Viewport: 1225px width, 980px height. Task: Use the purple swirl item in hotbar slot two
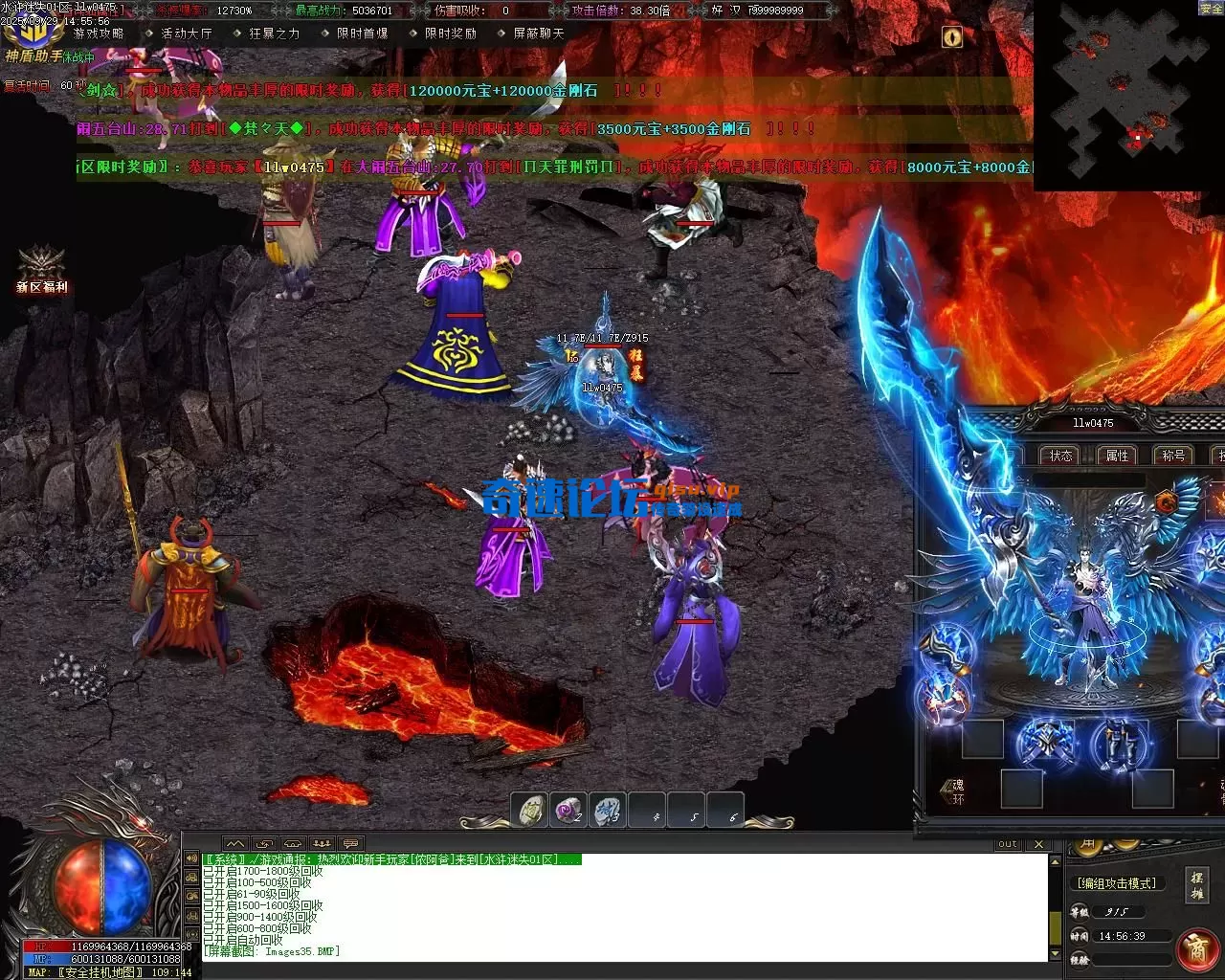coord(570,811)
